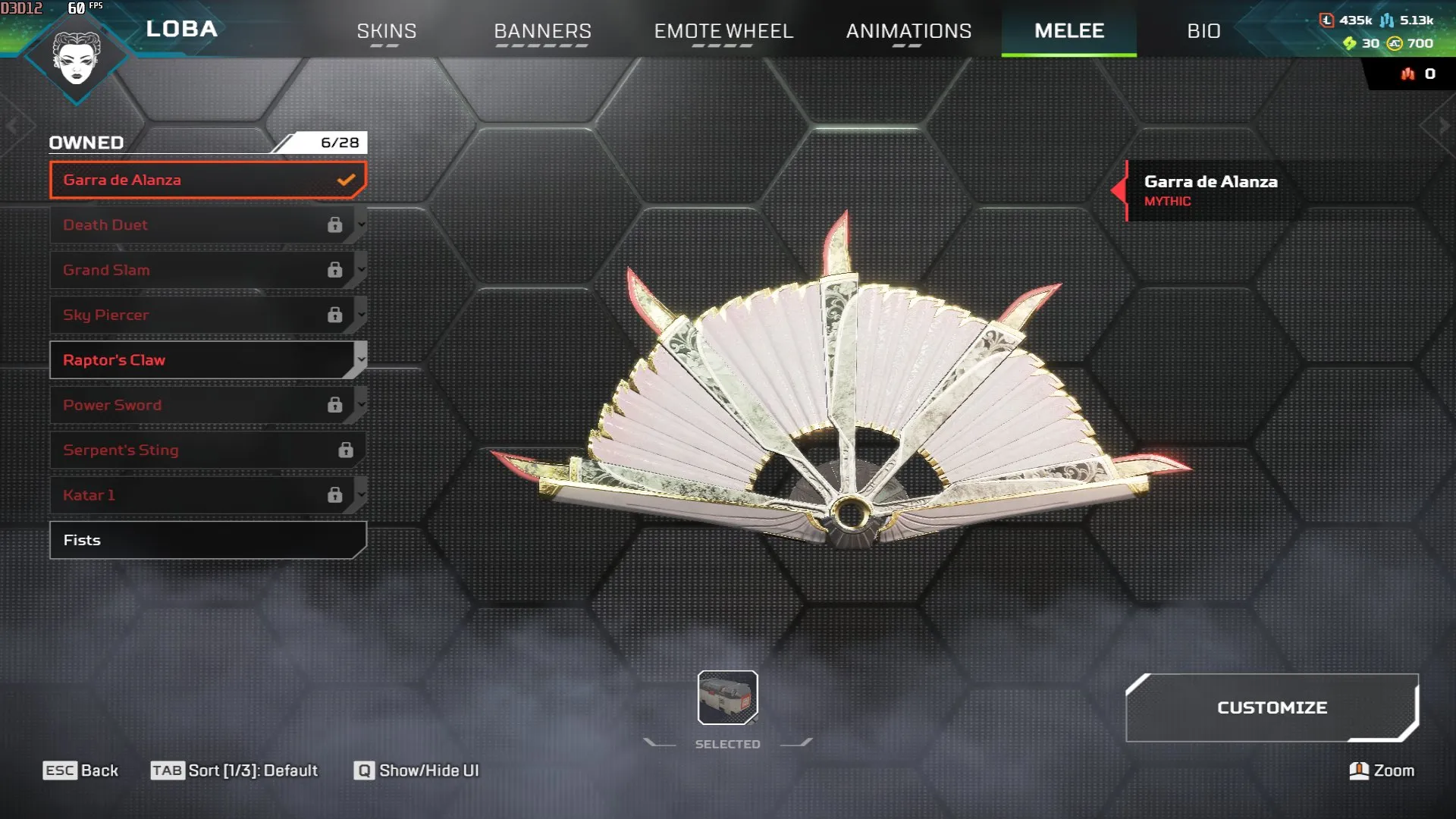Click the Legend Tokens currency icon
This screenshot has width=1456, height=819.
tap(1327, 22)
